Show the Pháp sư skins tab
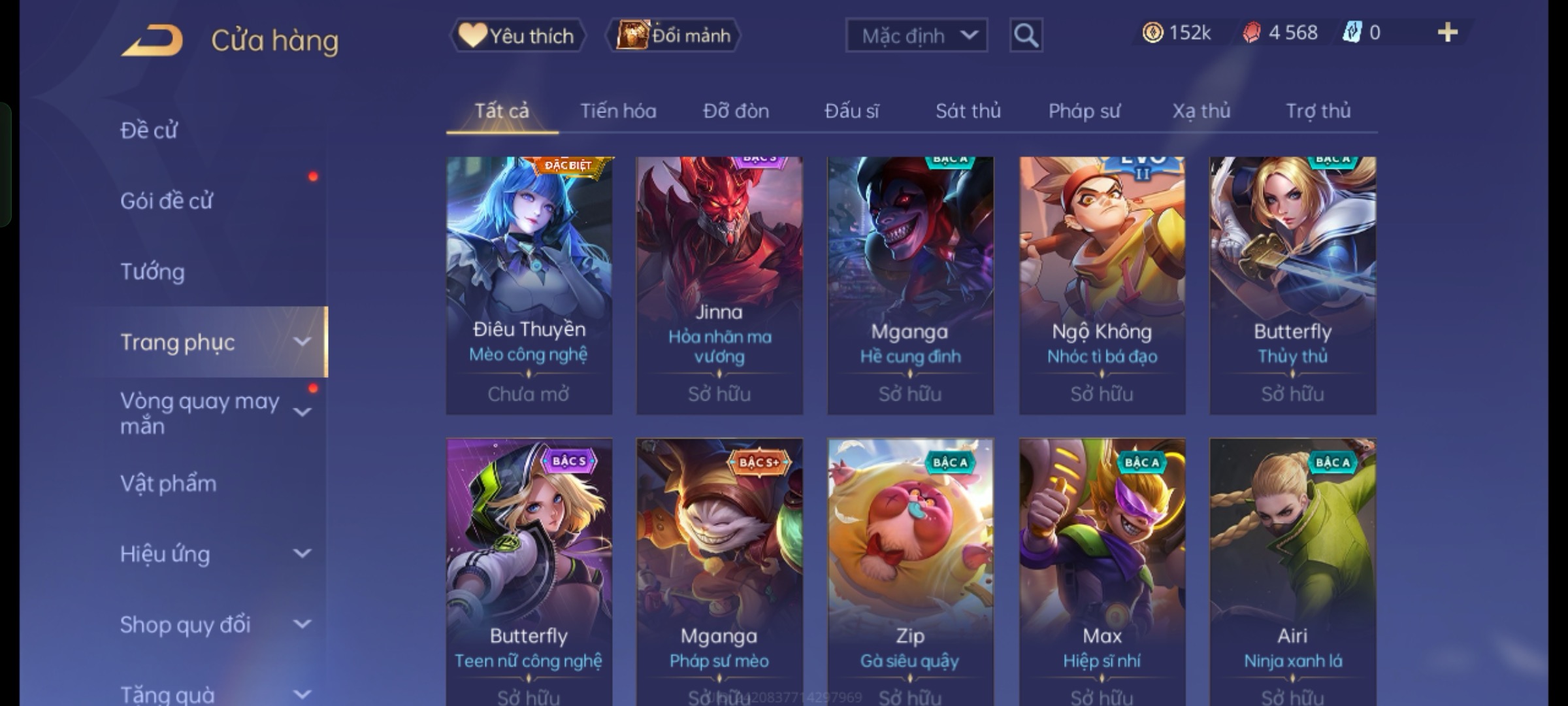This screenshot has width=1568, height=706. pos(1084,111)
